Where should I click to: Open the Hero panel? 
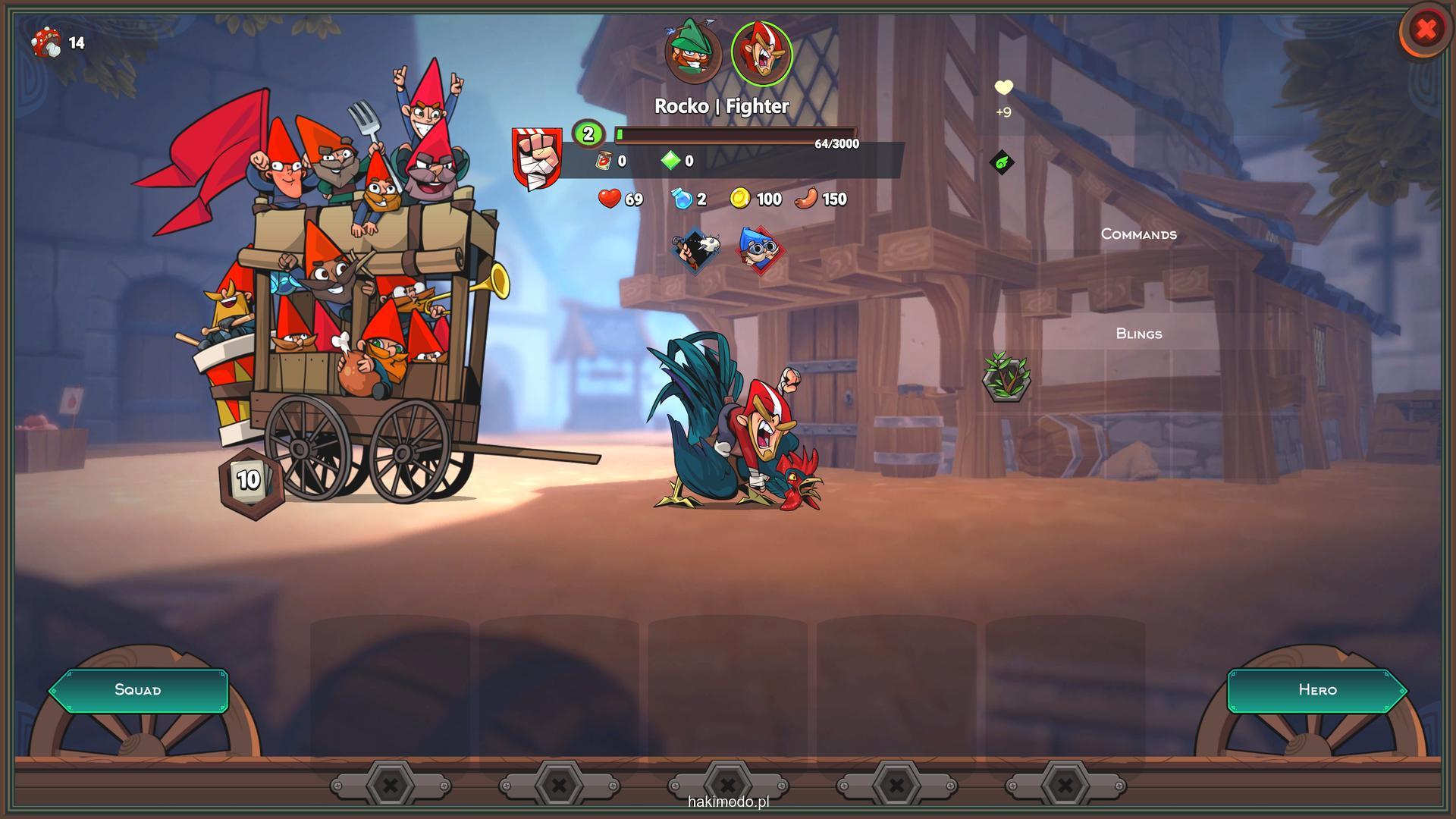tap(1317, 690)
